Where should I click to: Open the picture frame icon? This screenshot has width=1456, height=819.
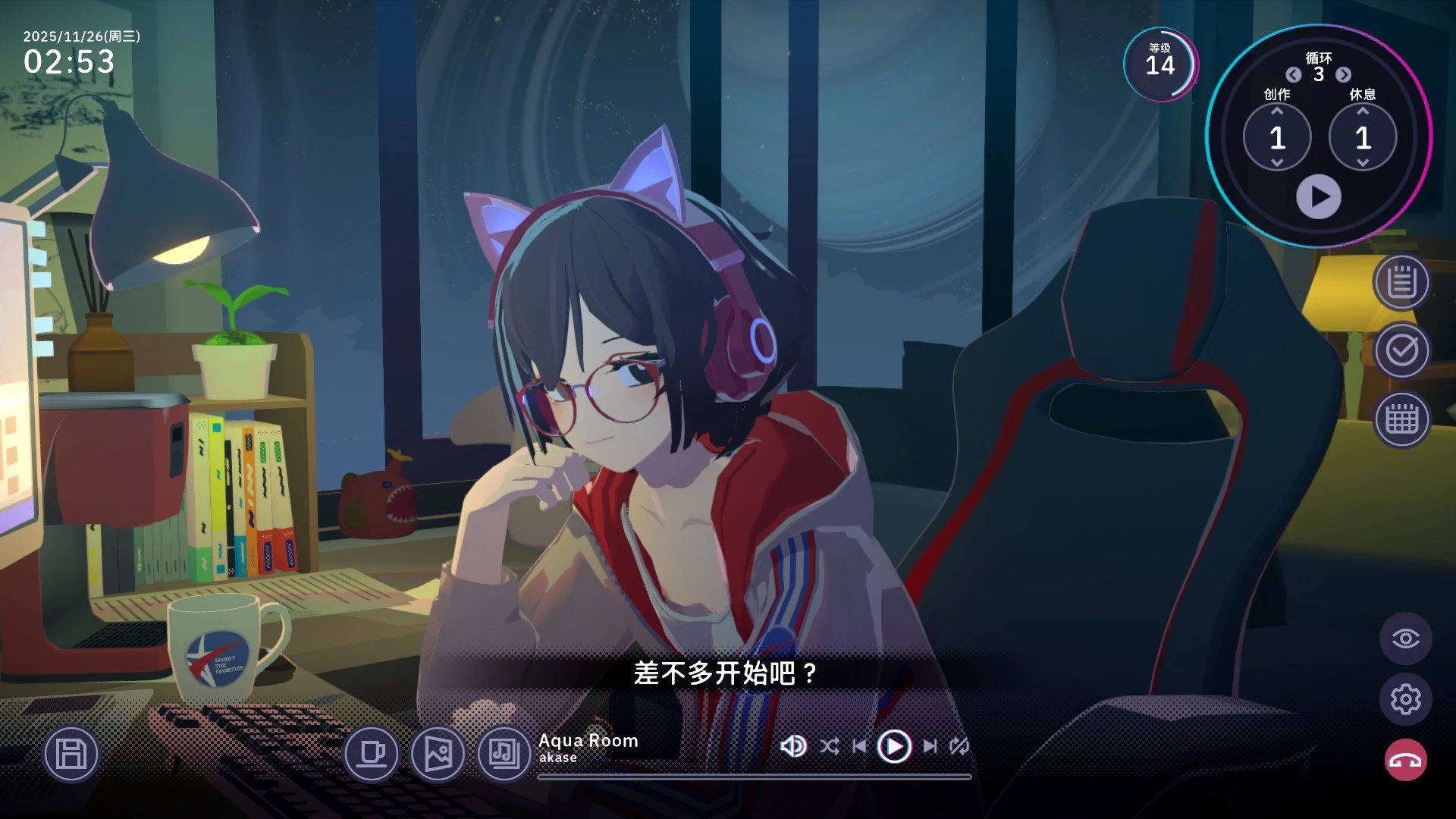tap(438, 754)
